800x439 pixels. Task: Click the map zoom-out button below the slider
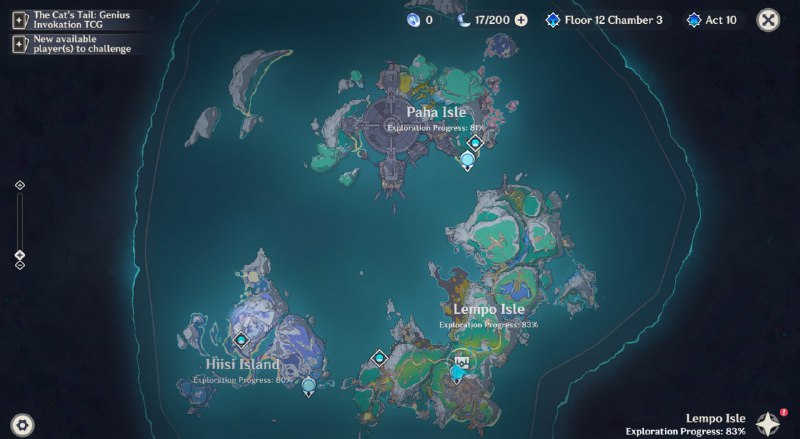point(19,266)
